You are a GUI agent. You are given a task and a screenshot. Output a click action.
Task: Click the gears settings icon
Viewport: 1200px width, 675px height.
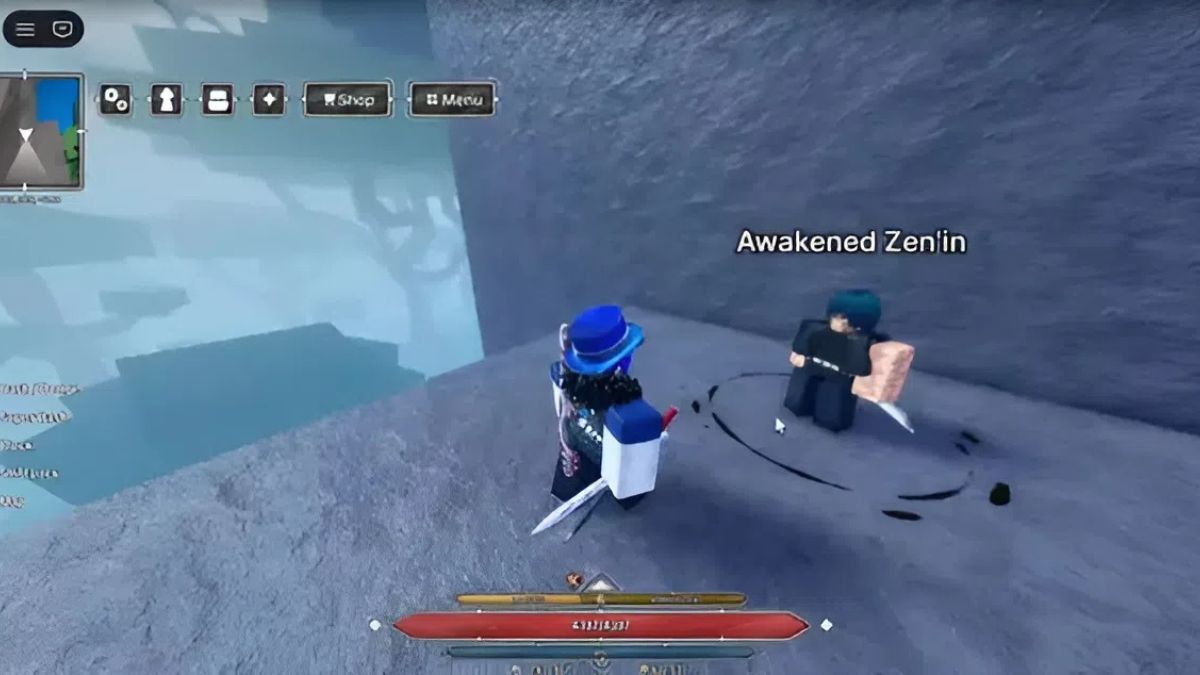click(x=115, y=99)
